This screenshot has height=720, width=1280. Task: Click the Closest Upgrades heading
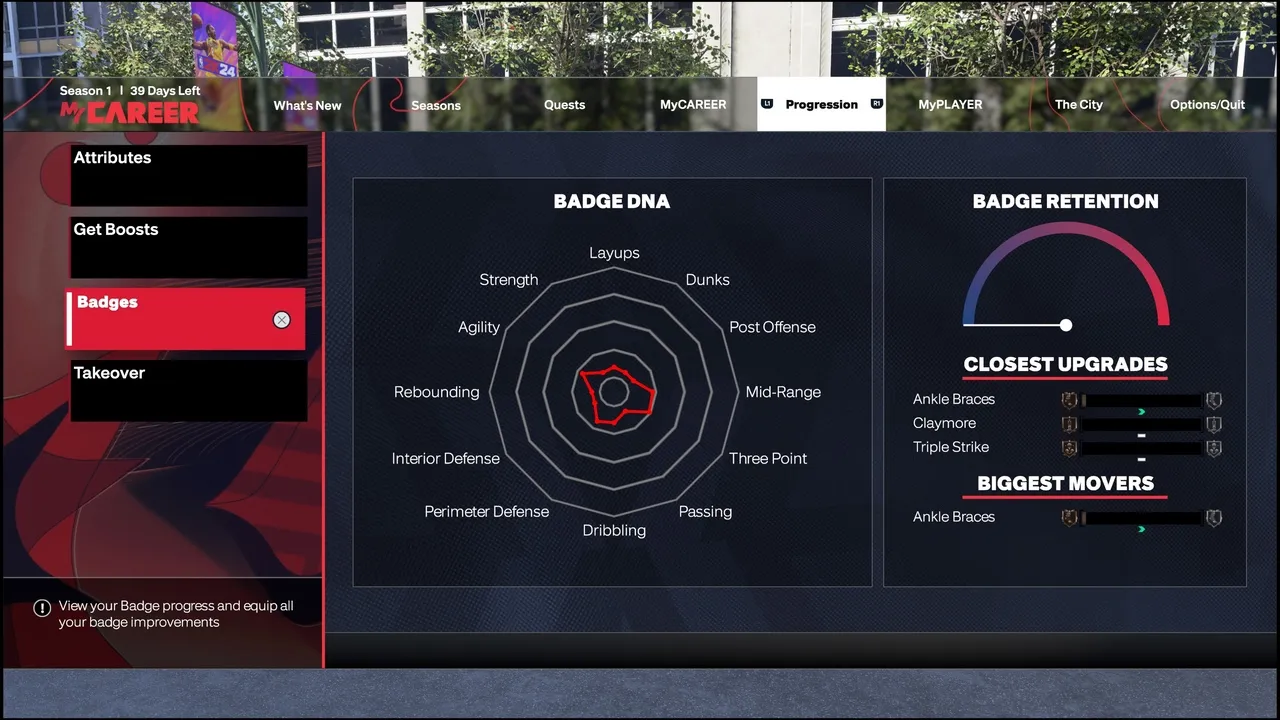pyautogui.click(x=1065, y=364)
